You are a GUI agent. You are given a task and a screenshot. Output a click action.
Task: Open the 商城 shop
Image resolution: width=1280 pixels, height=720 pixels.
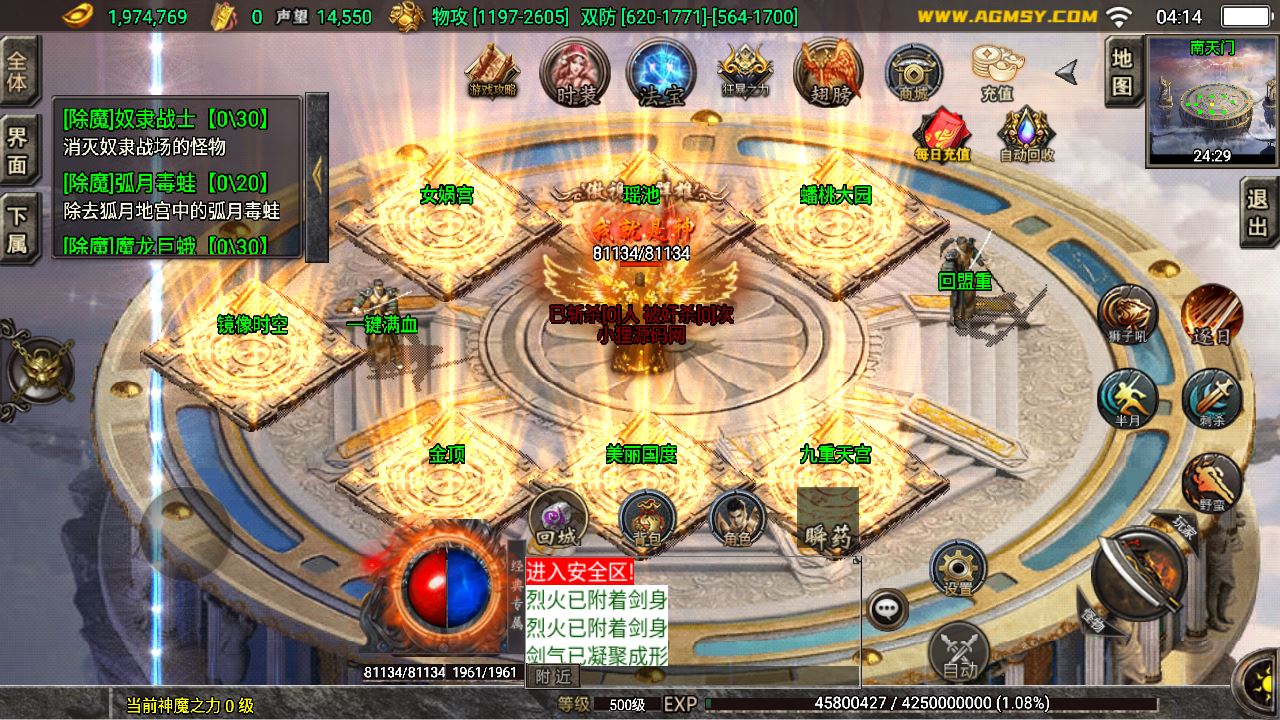[x=914, y=72]
